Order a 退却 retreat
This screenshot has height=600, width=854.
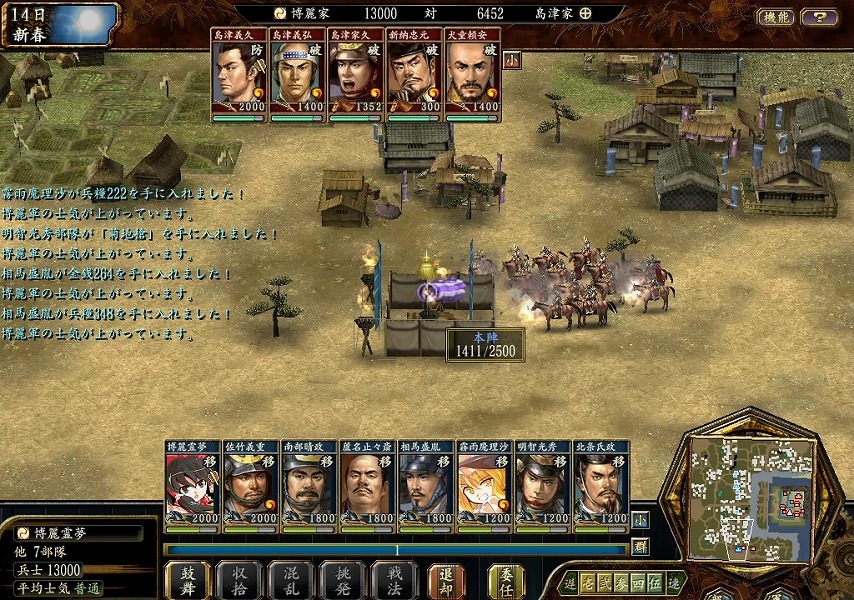446,580
